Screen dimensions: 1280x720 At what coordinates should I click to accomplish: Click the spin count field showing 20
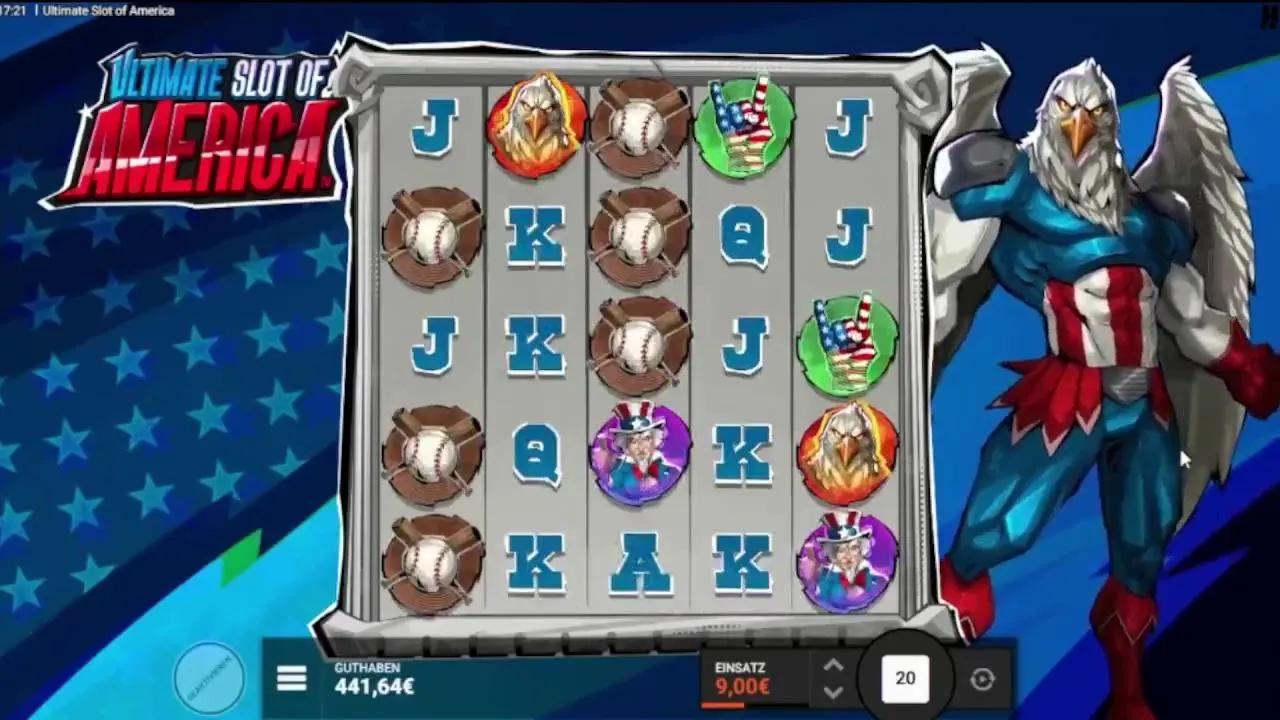[903, 677]
